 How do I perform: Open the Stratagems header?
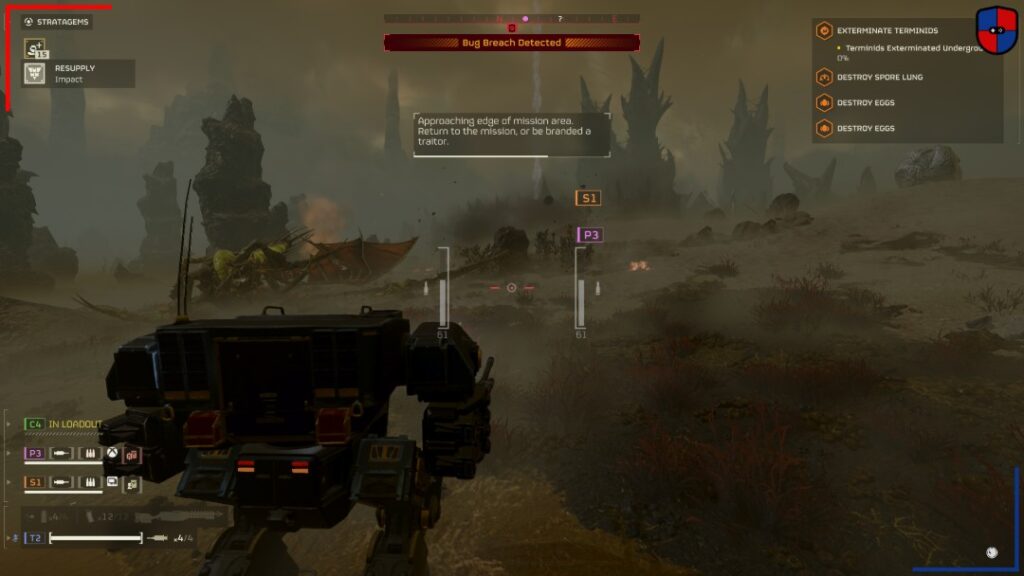point(56,21)
